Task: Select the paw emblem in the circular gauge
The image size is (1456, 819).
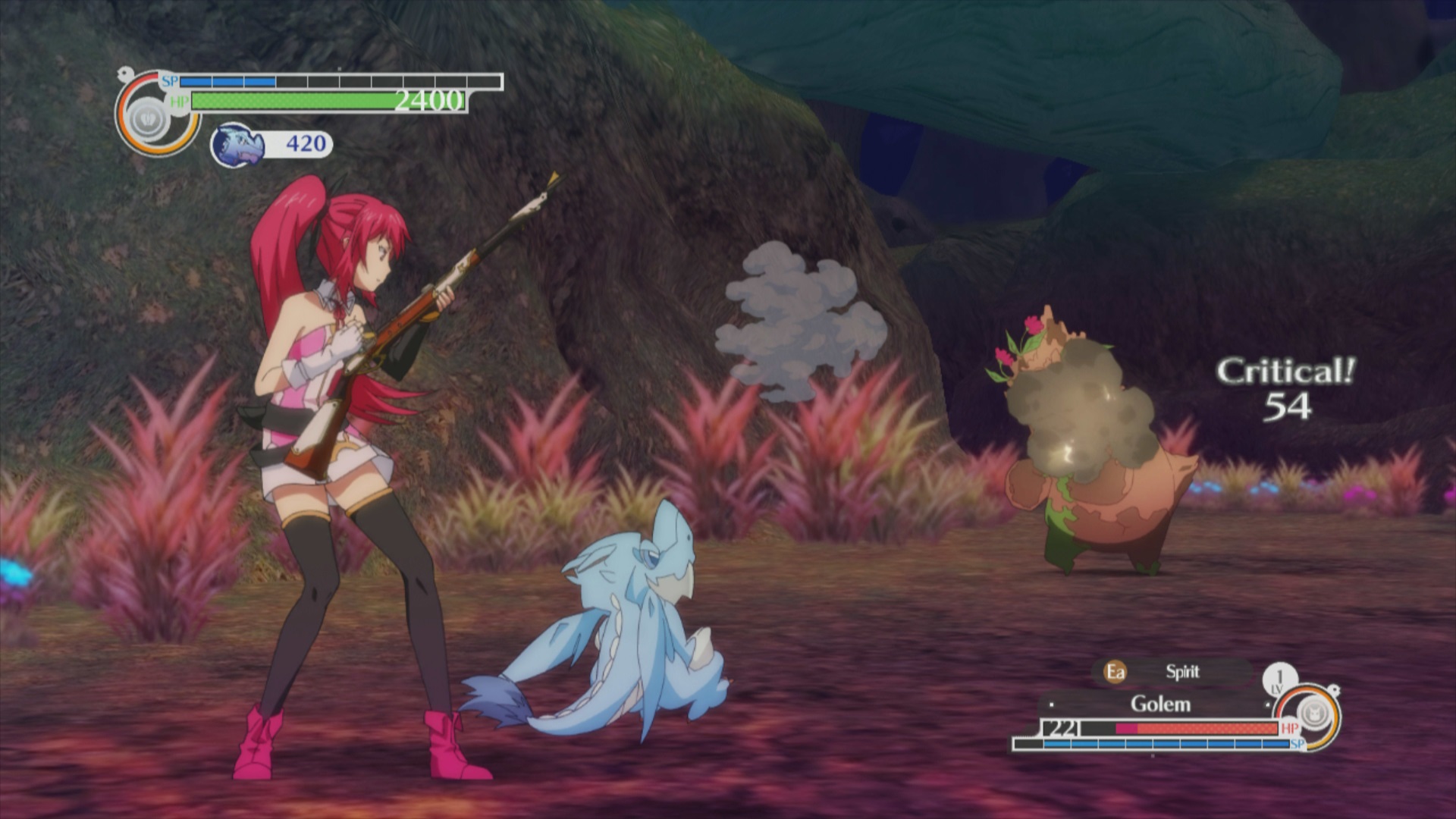Action: point(147,119)
